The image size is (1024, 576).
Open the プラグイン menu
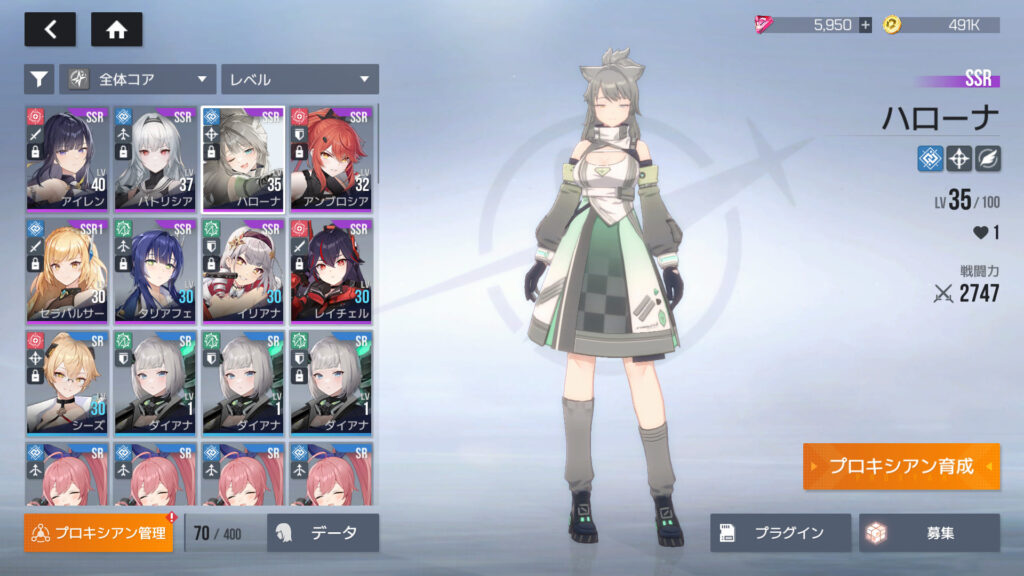pos(780,533)
